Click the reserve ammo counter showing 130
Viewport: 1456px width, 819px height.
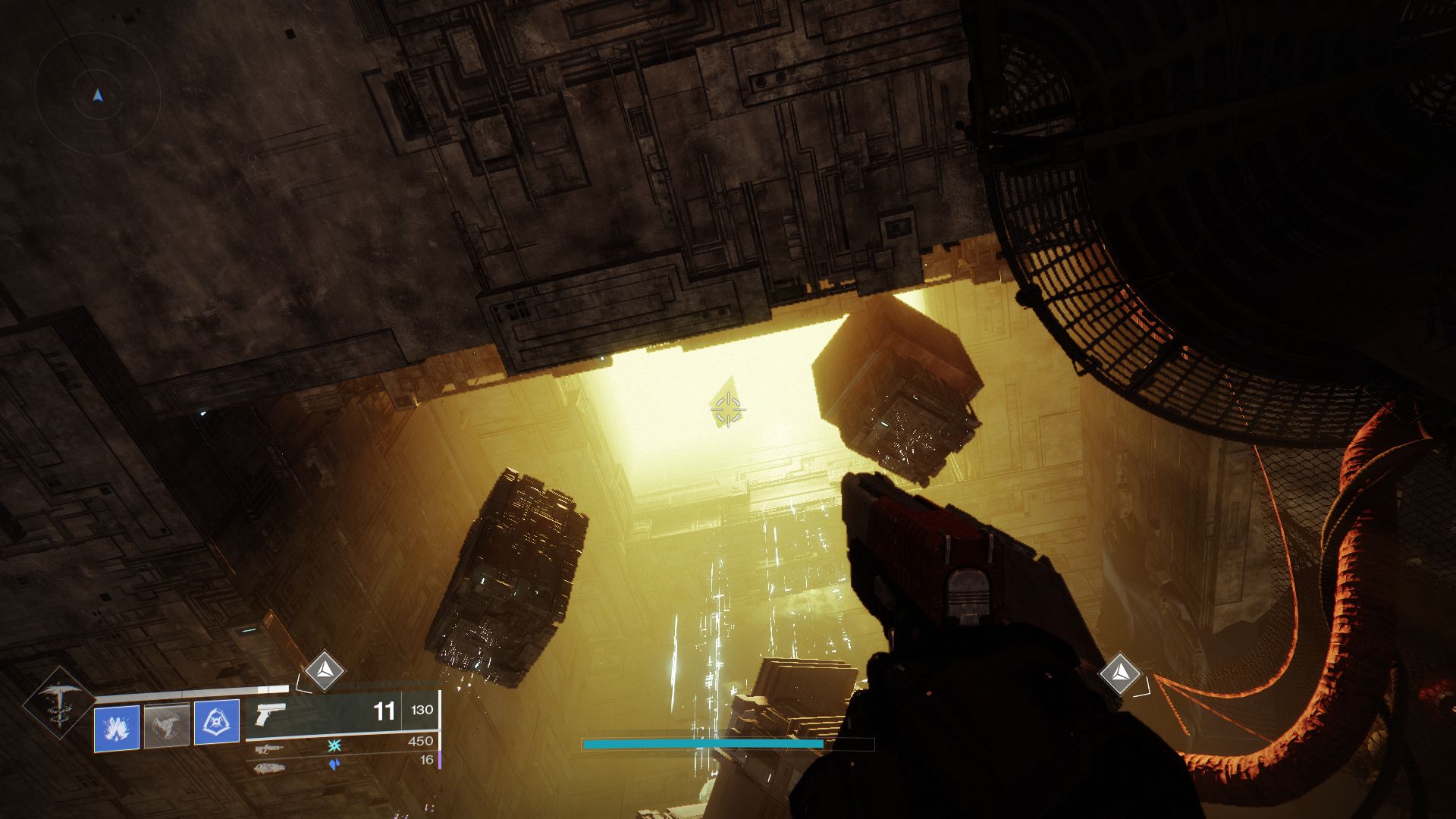point(423,711)
